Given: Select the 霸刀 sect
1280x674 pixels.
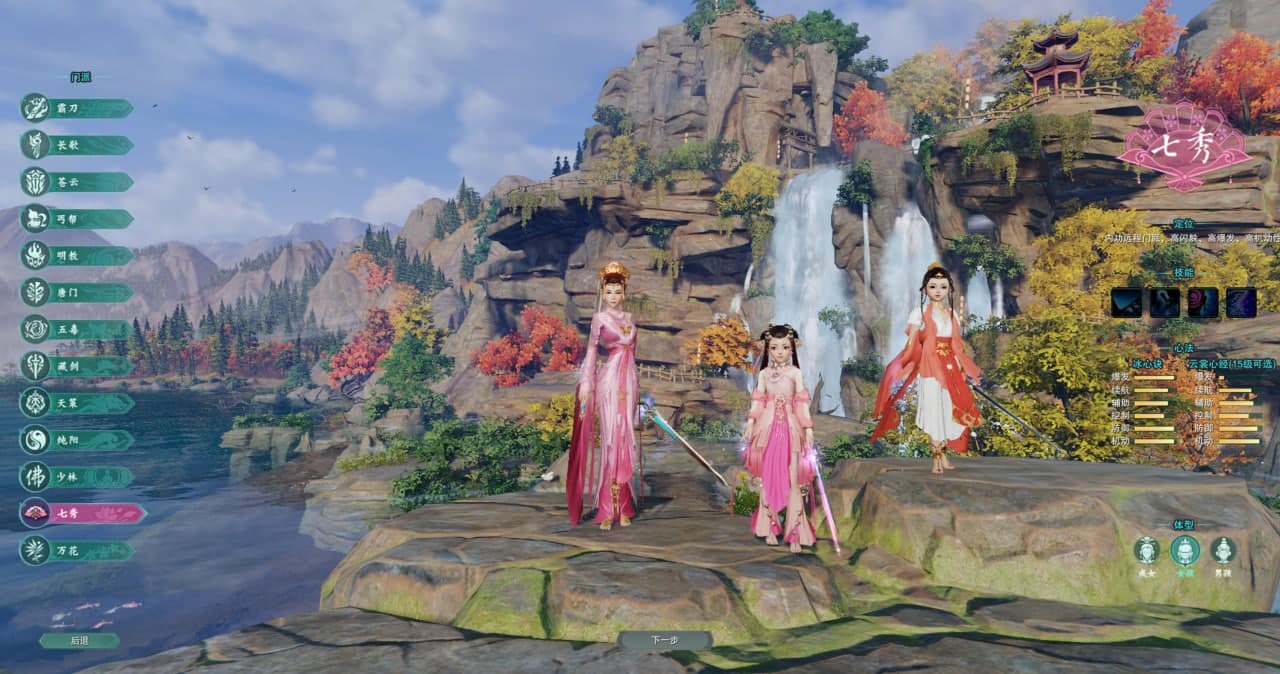Looking at the screenshot, I should 78,108.
